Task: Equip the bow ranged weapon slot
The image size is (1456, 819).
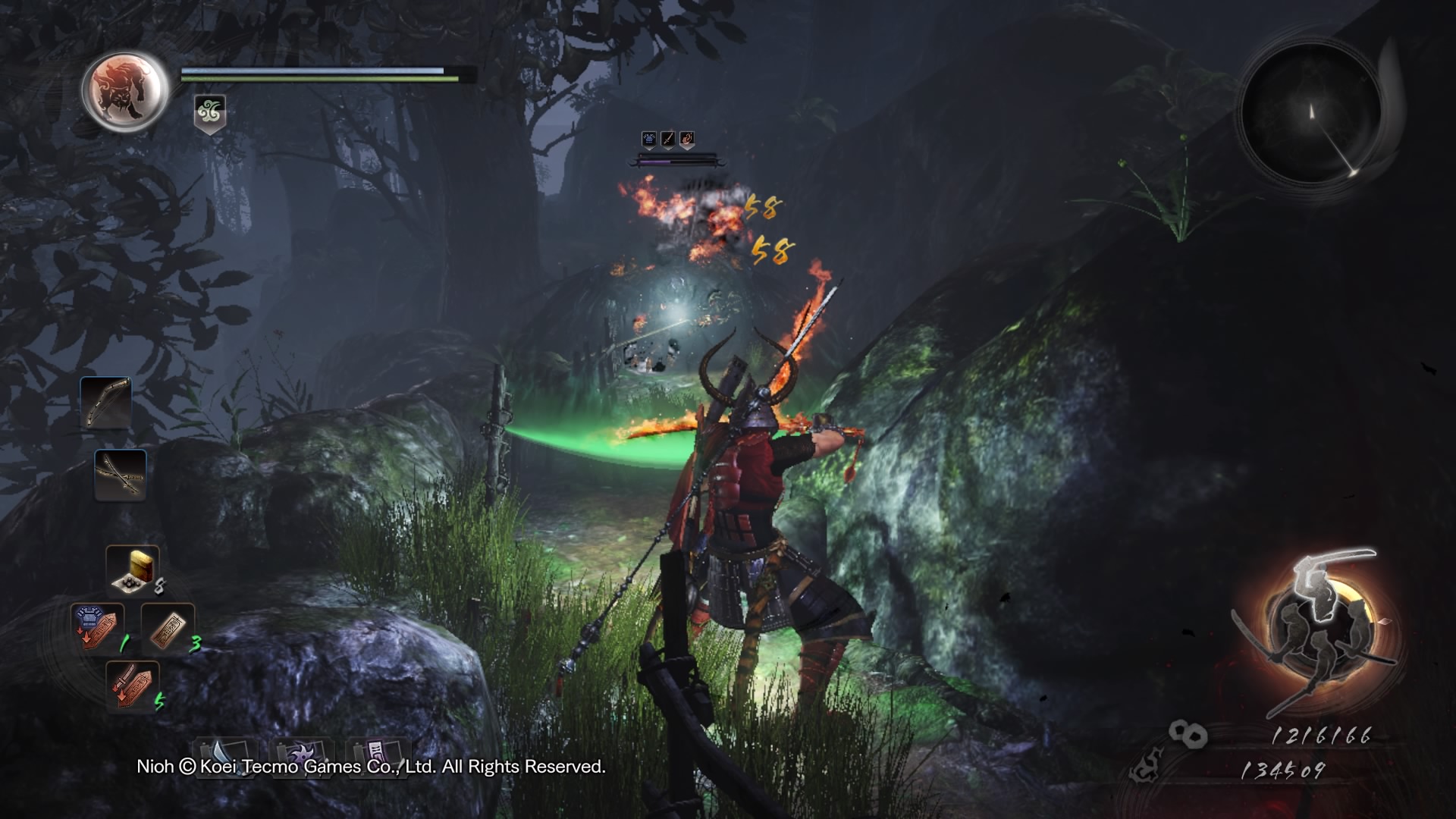Action: 105,403
